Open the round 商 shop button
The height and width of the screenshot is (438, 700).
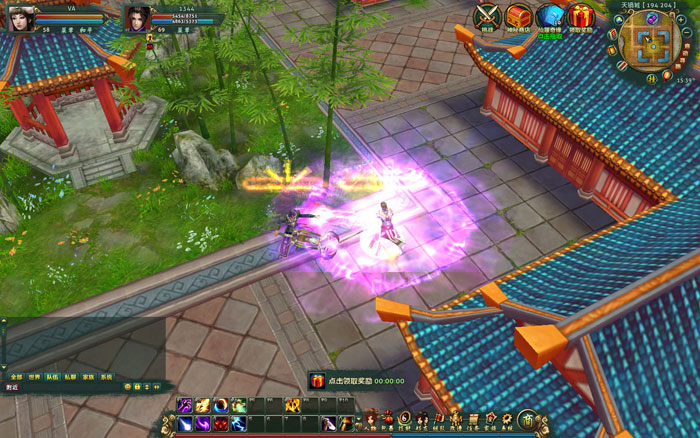pyautogui.click(x=526, y=419)
